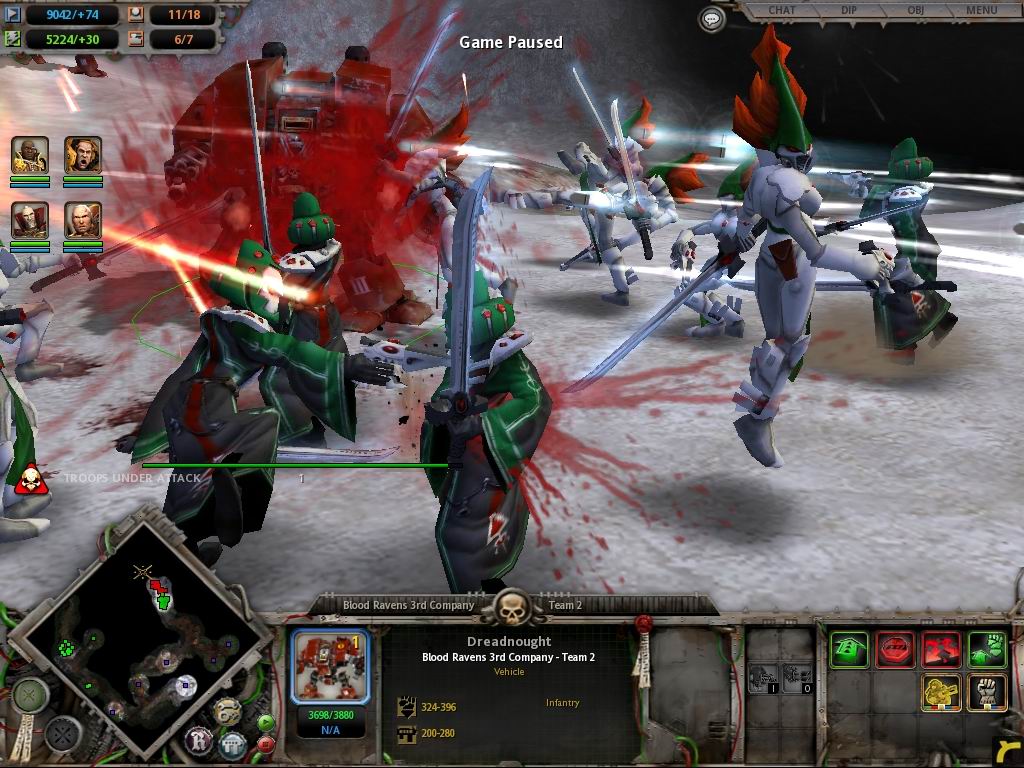This screenshot has width=1024, height=768.
Task: Click the round R button near minimap
Action: coord(198,741)
